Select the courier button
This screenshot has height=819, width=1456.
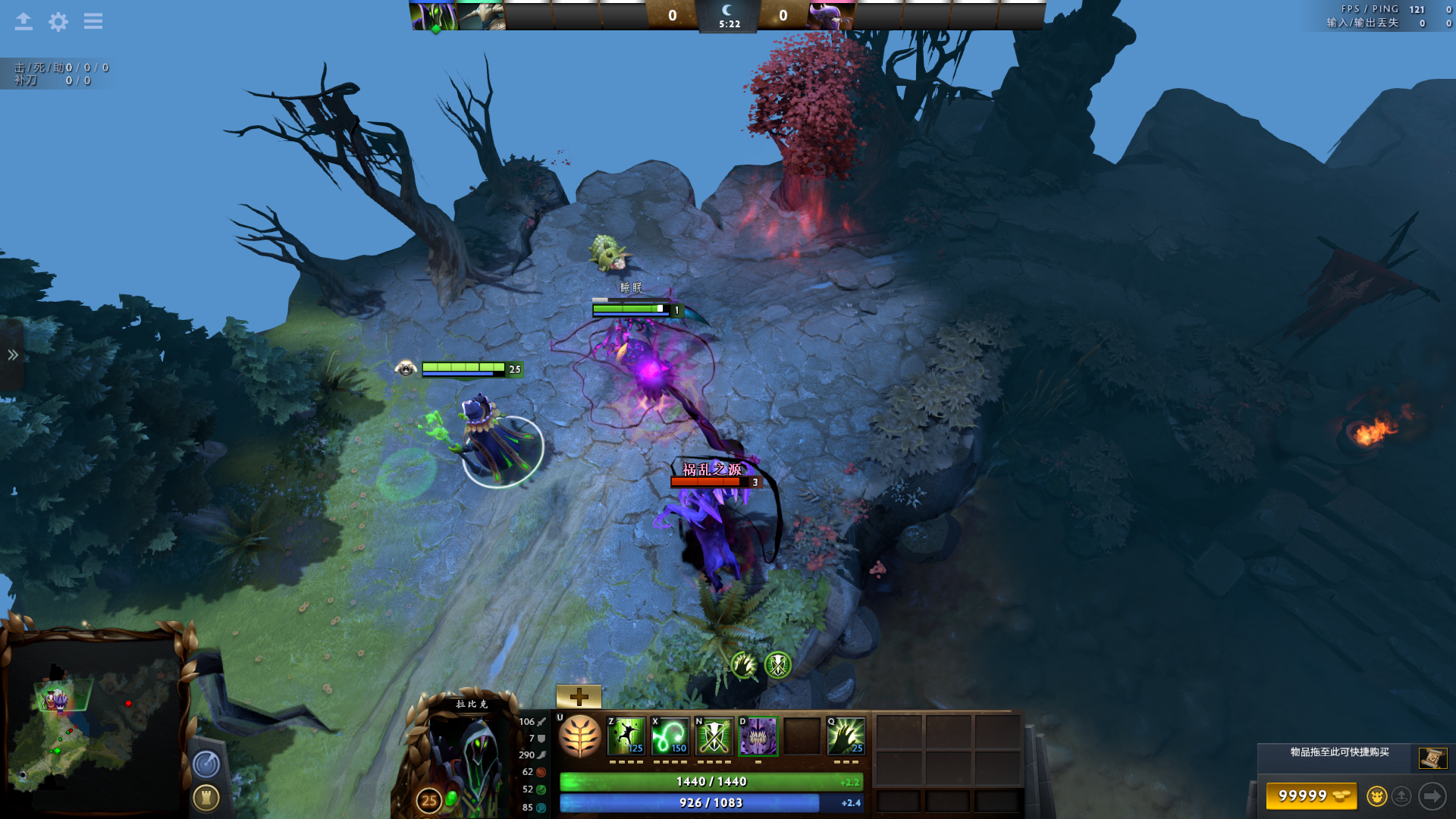coord(1377,796)
